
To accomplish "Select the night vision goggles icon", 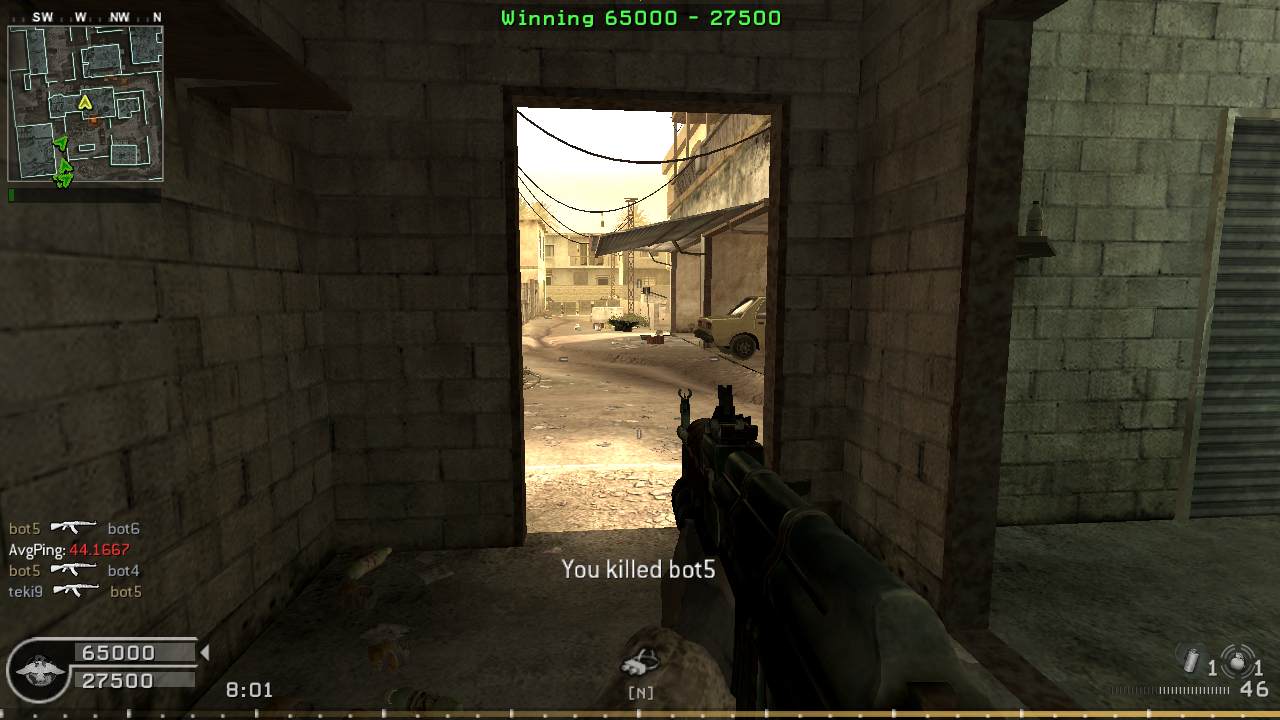I will point(640,663).
